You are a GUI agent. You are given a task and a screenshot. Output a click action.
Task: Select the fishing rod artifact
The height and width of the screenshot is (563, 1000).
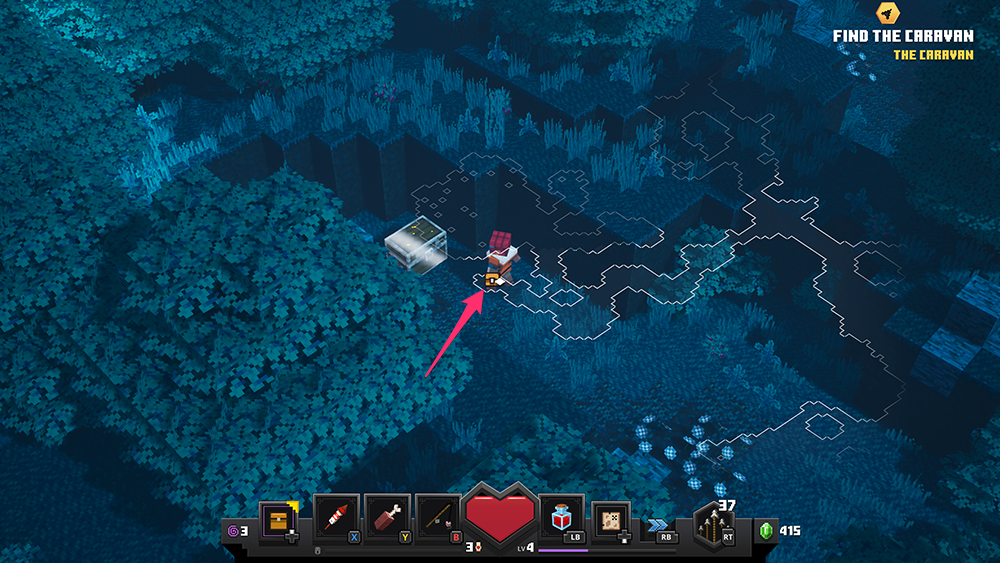(x=438, y=518)
